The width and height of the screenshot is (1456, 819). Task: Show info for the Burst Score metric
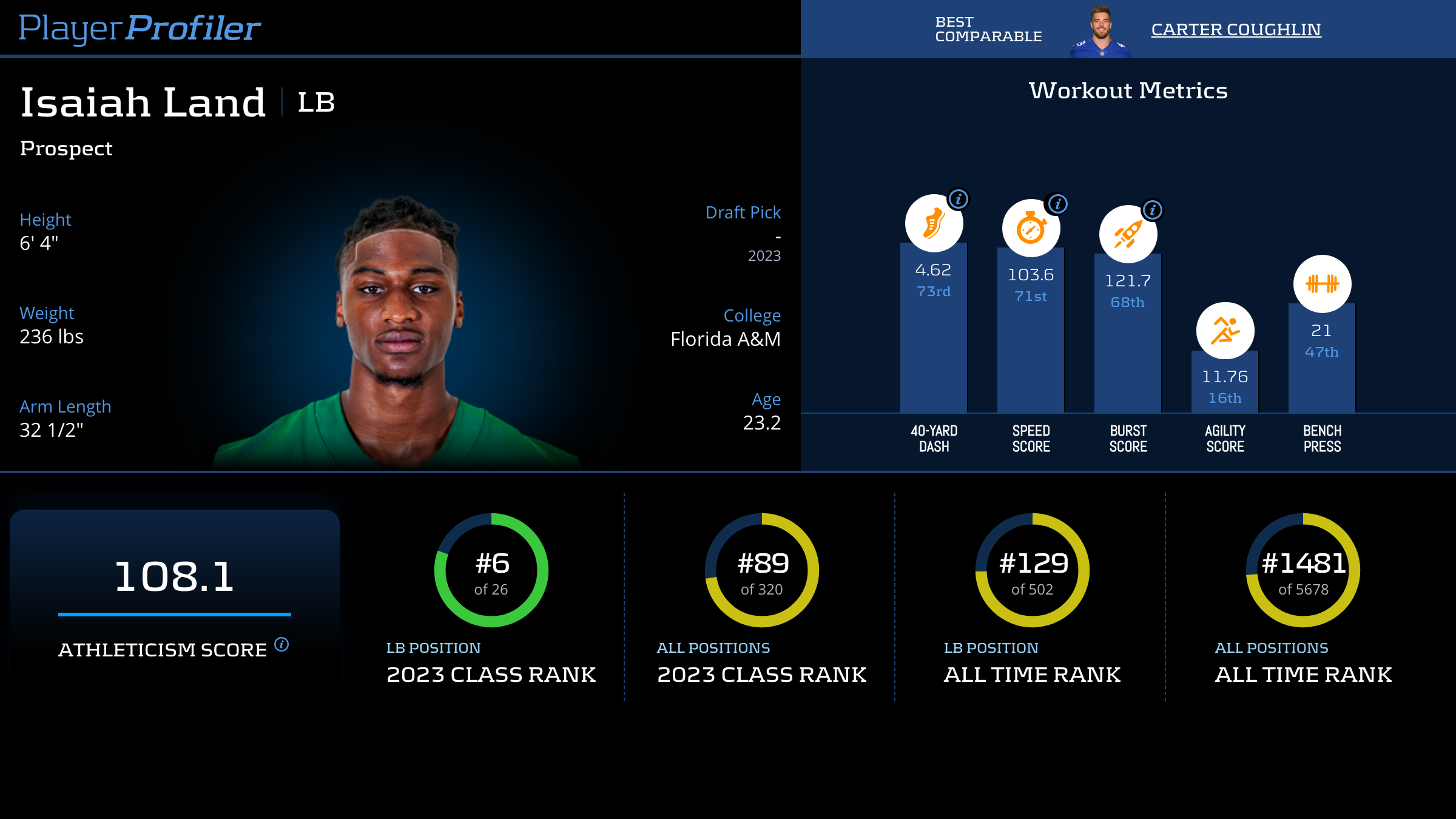point(1152,210)
